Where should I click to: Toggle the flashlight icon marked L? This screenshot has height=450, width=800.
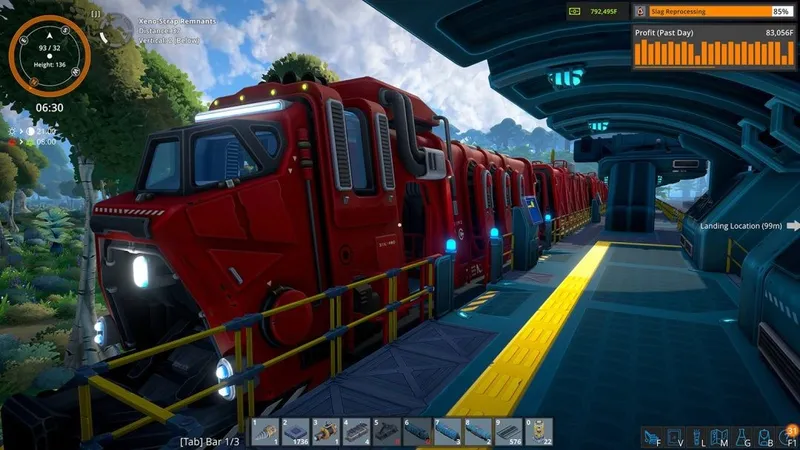697,436
